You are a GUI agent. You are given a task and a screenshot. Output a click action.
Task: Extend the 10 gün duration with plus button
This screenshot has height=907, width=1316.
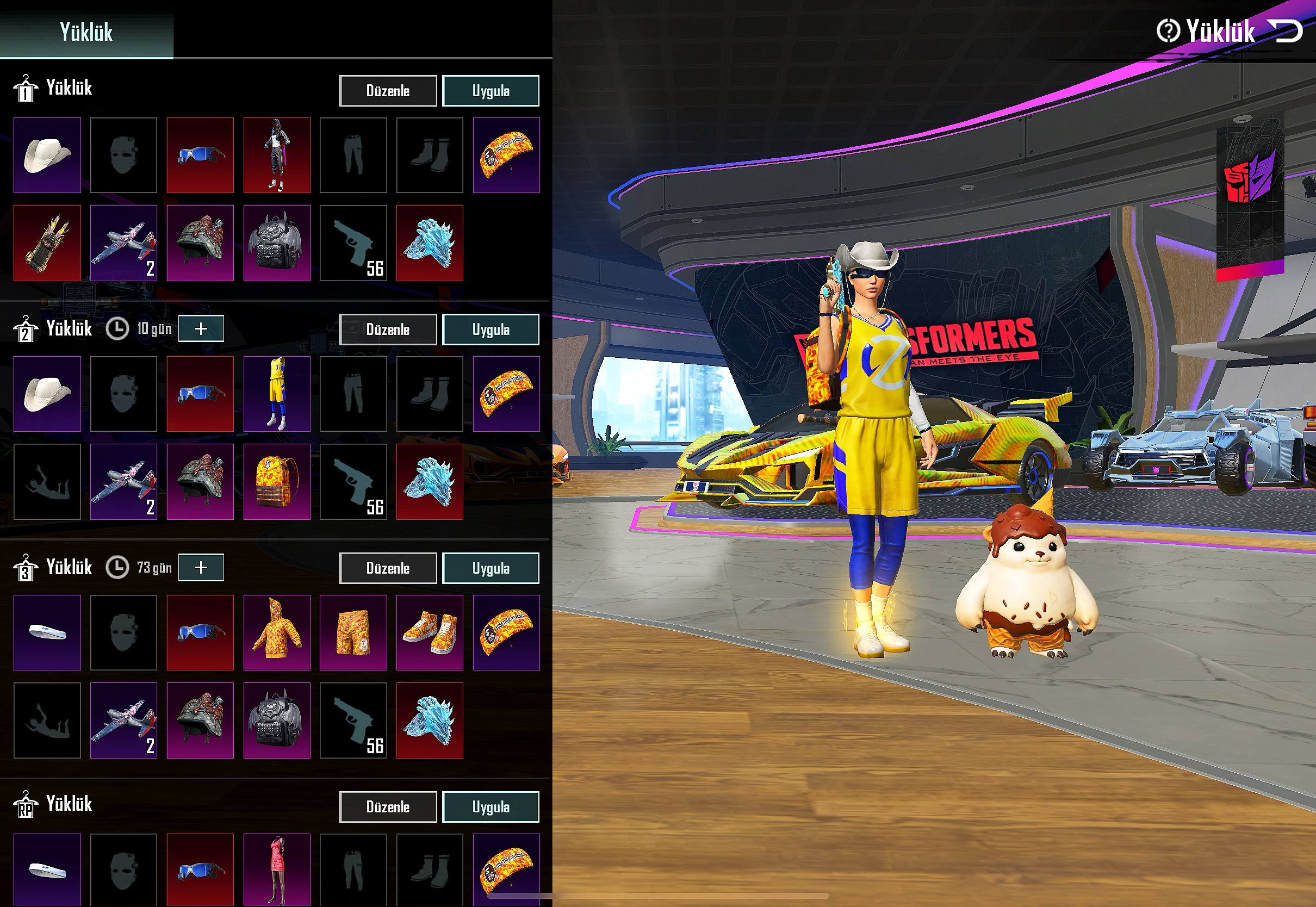(x=202, y=328)
